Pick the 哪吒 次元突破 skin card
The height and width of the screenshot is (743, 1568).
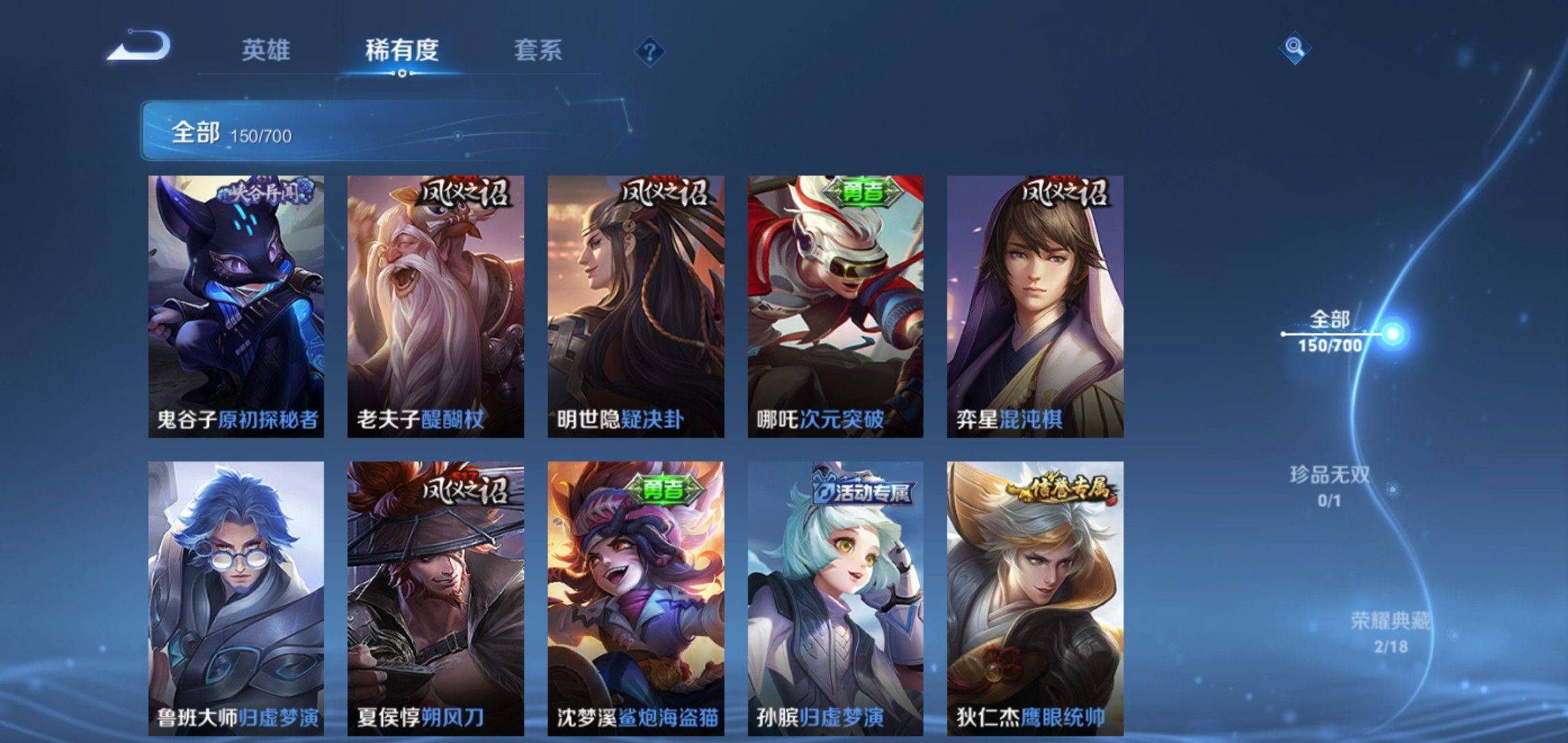coord(836,306)
